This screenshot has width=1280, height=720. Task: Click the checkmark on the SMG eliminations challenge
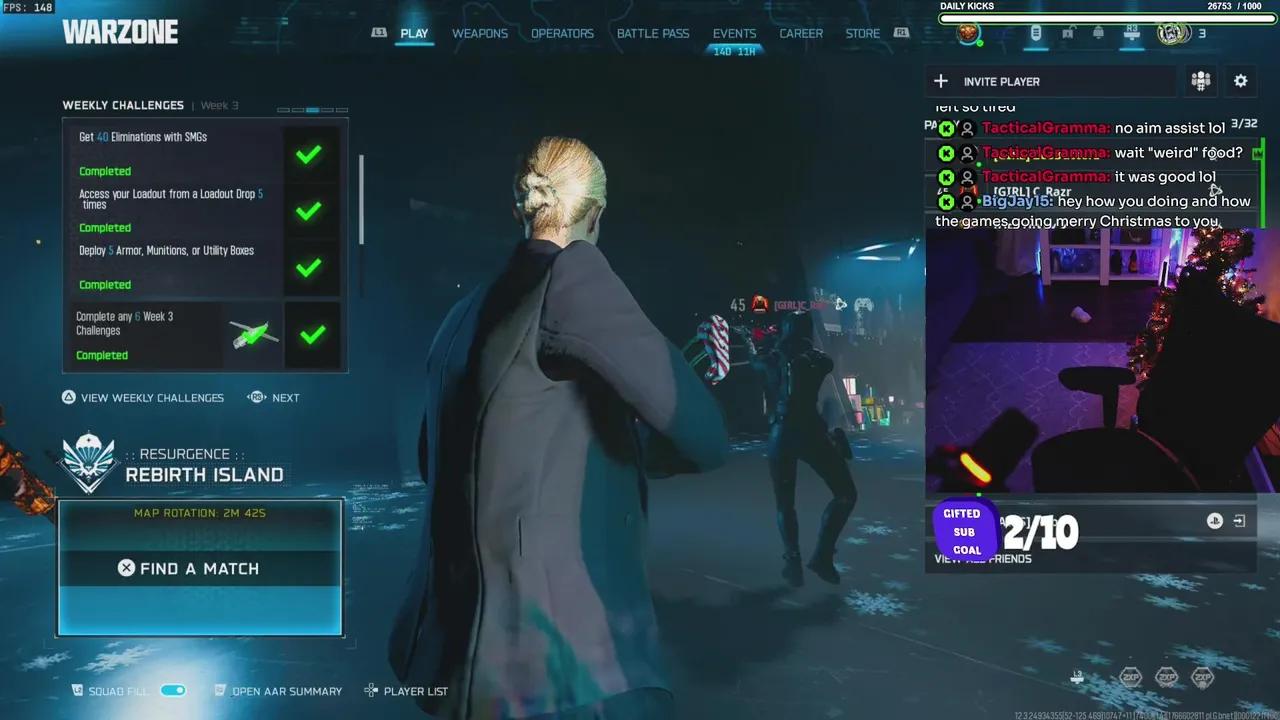point(308,155)
